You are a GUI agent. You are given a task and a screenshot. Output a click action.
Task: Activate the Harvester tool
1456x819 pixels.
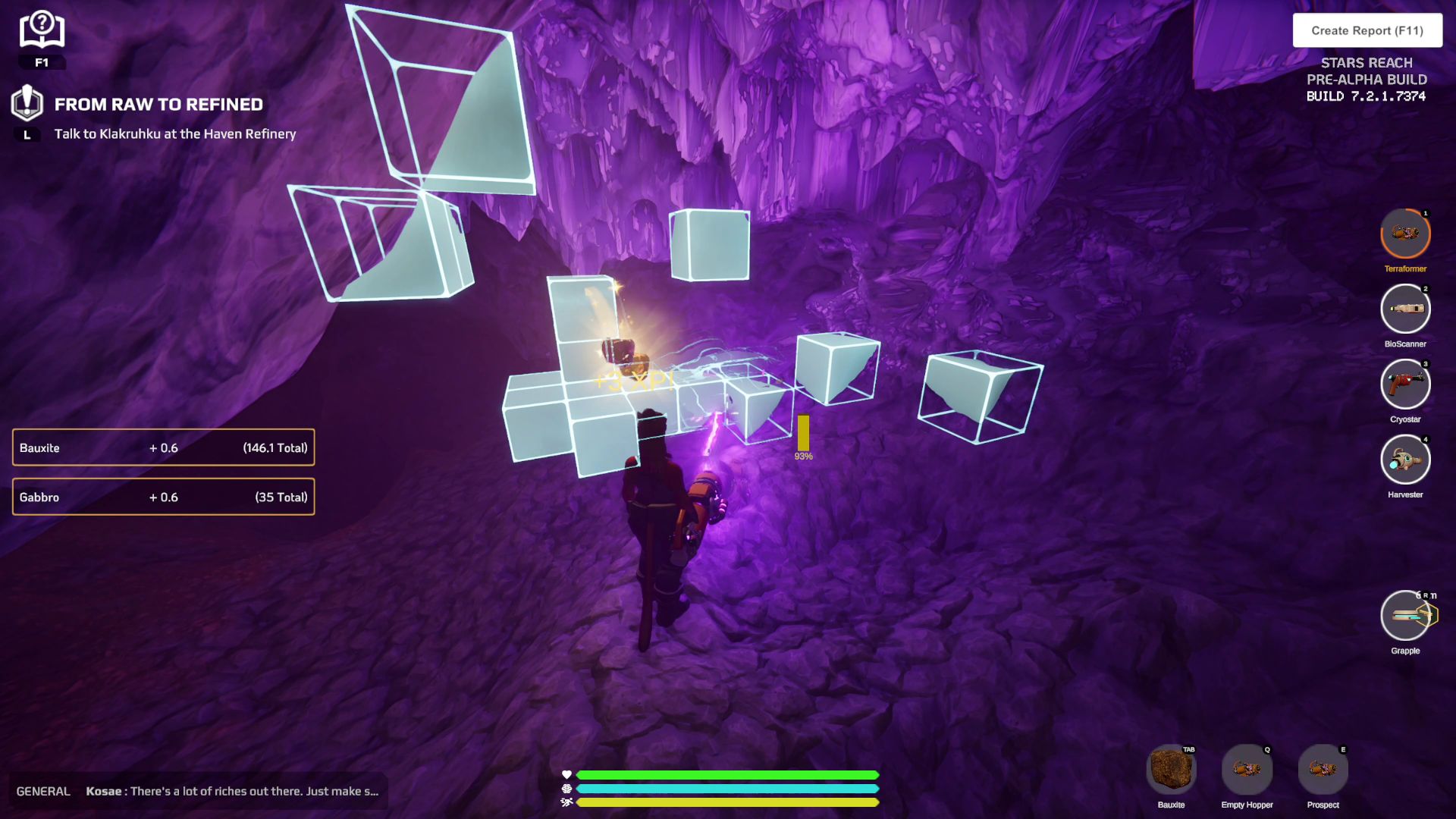(x=1404, y=460)
